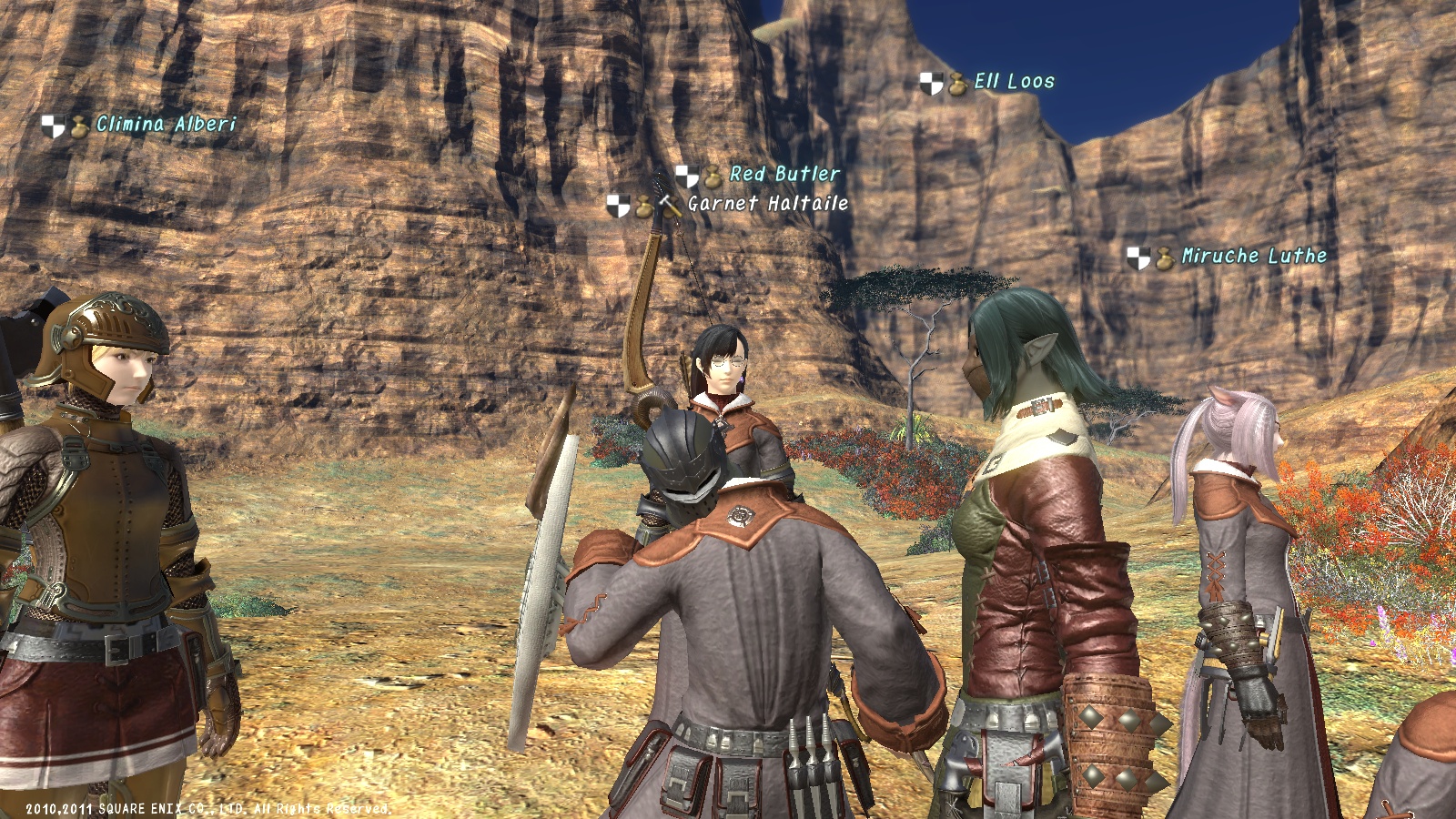This screenshot has width=1456, height=819.
Task: Target player Ell Loos by nameplate
Action: [x=1014, y=82]
